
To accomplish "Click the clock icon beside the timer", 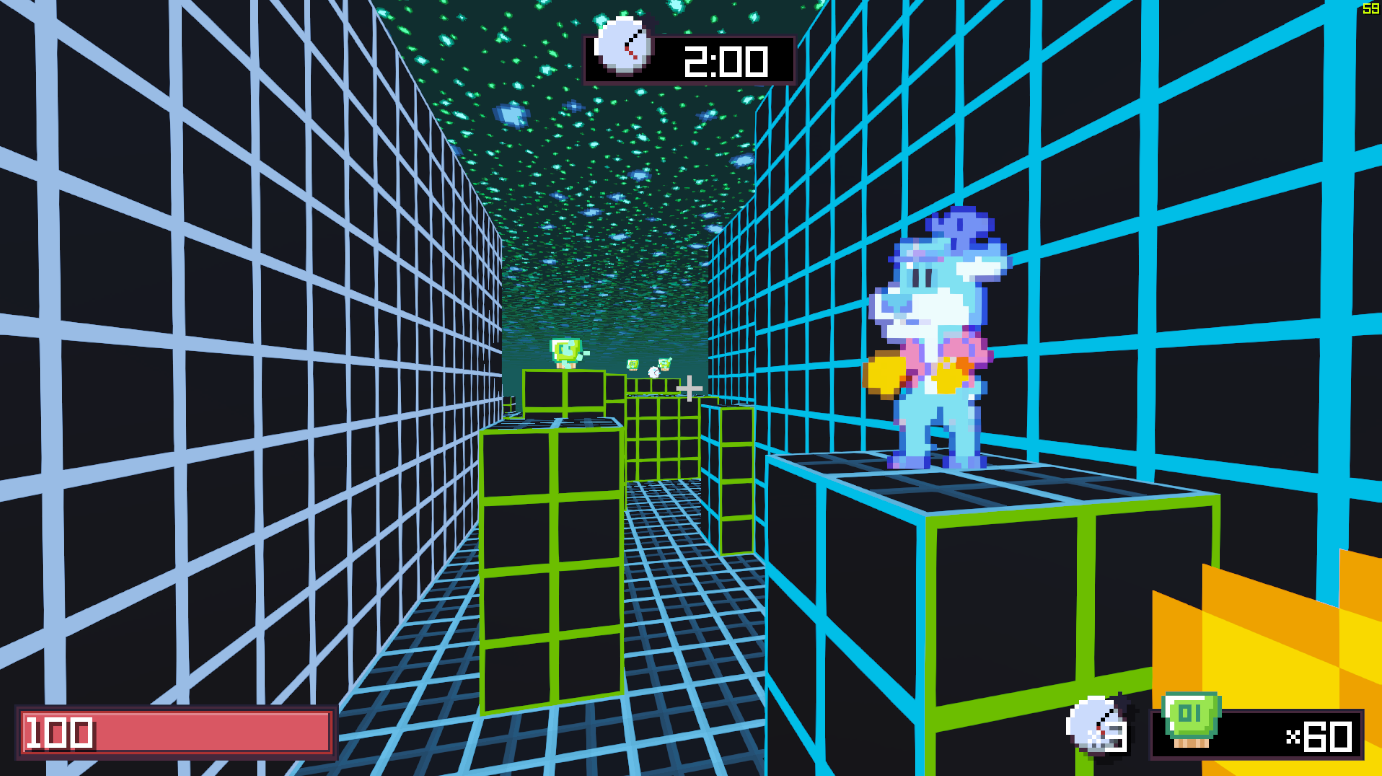I will tap(622, 47).
